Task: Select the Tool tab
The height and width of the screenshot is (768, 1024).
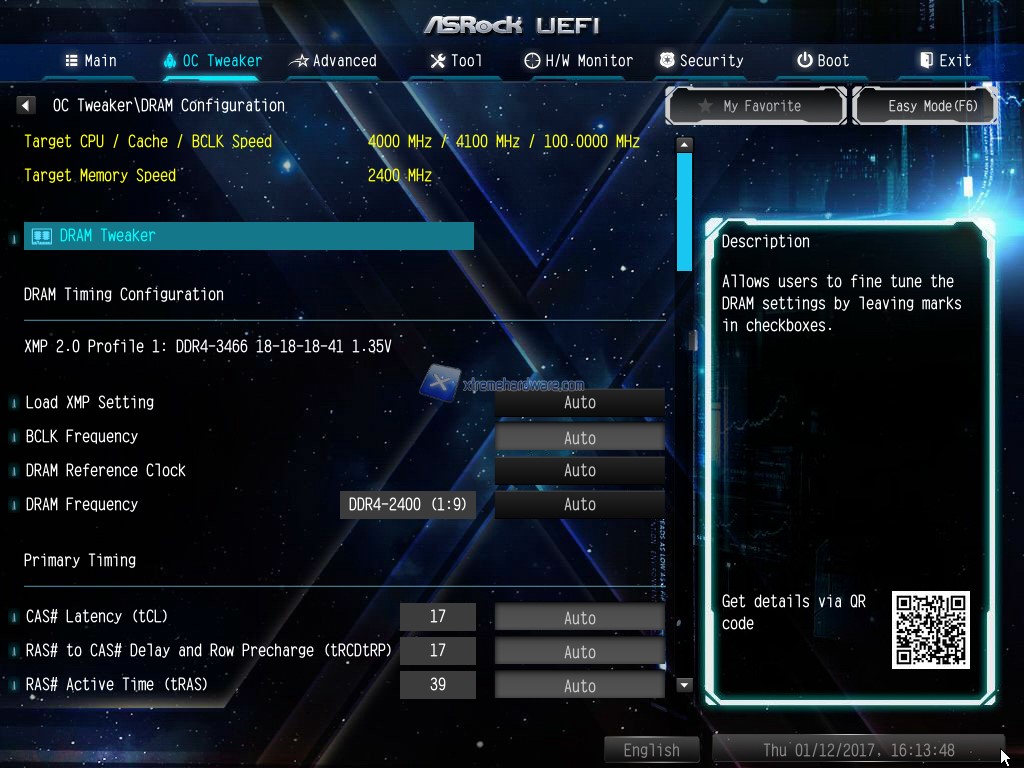Action: 456,61
